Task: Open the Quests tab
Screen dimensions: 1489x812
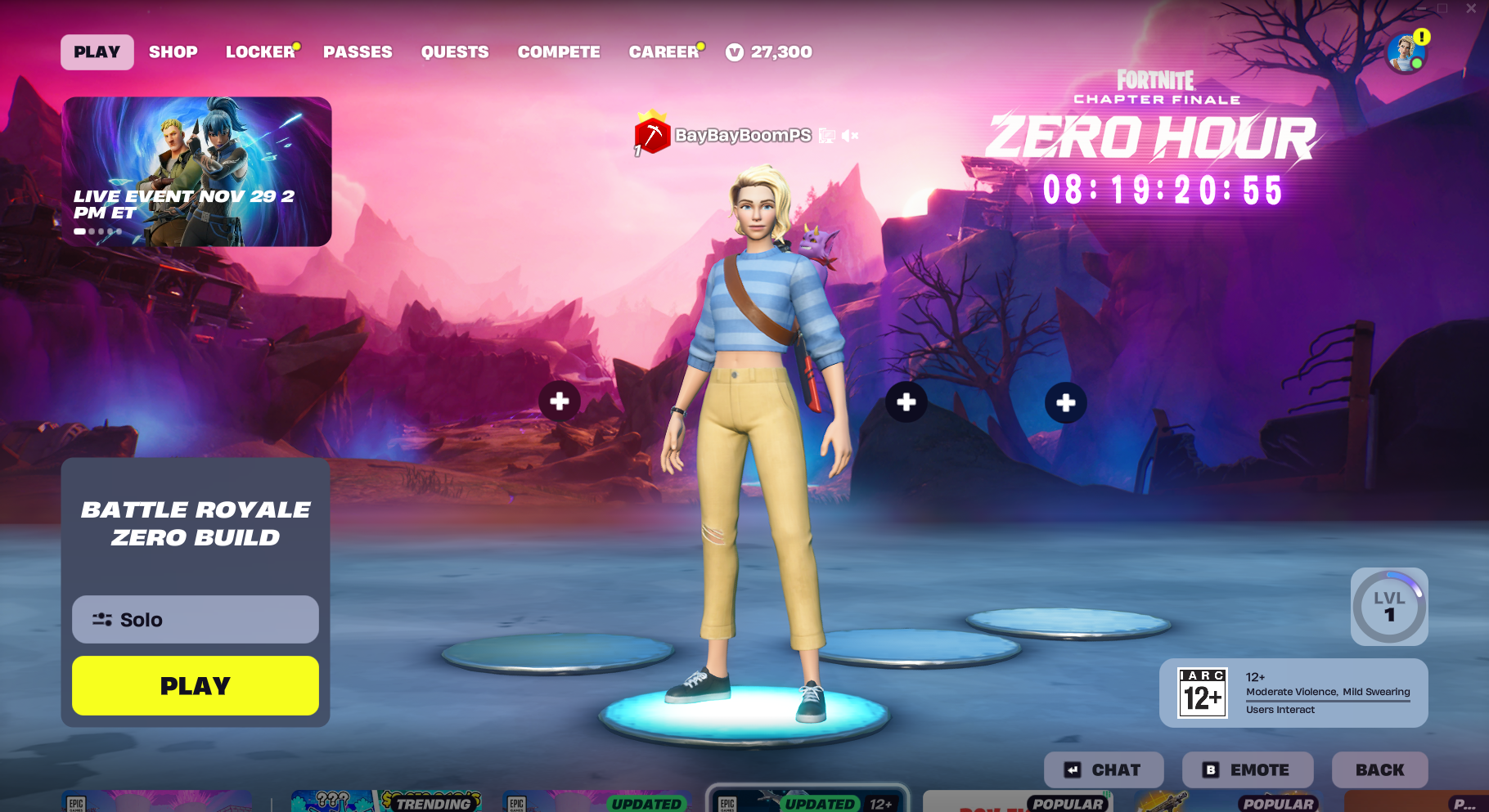Action: [x=455, y=52]
